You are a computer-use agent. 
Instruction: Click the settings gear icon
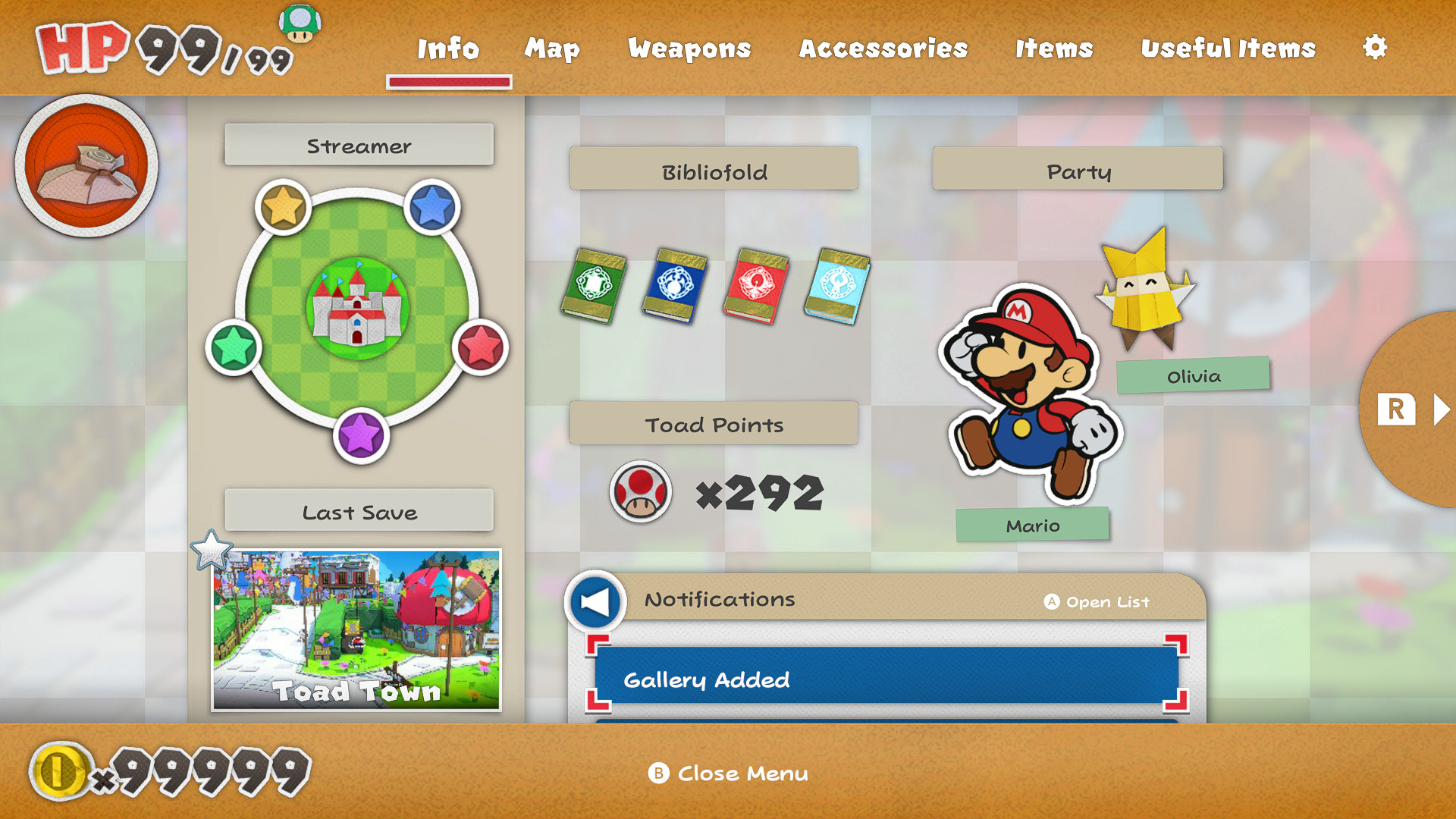click(x=1376, y=47)
